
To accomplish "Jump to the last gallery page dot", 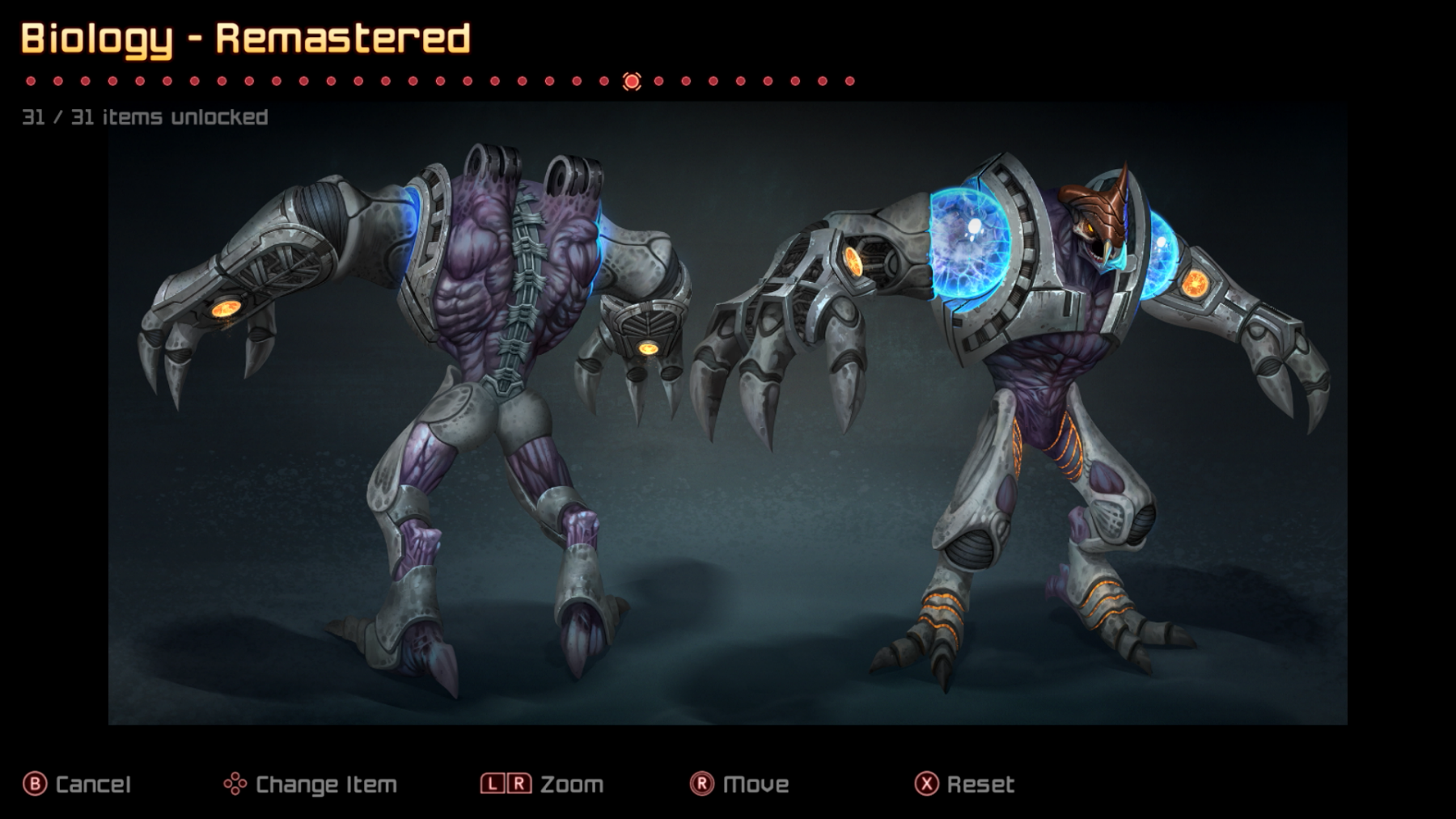I will tap(849, 81).
